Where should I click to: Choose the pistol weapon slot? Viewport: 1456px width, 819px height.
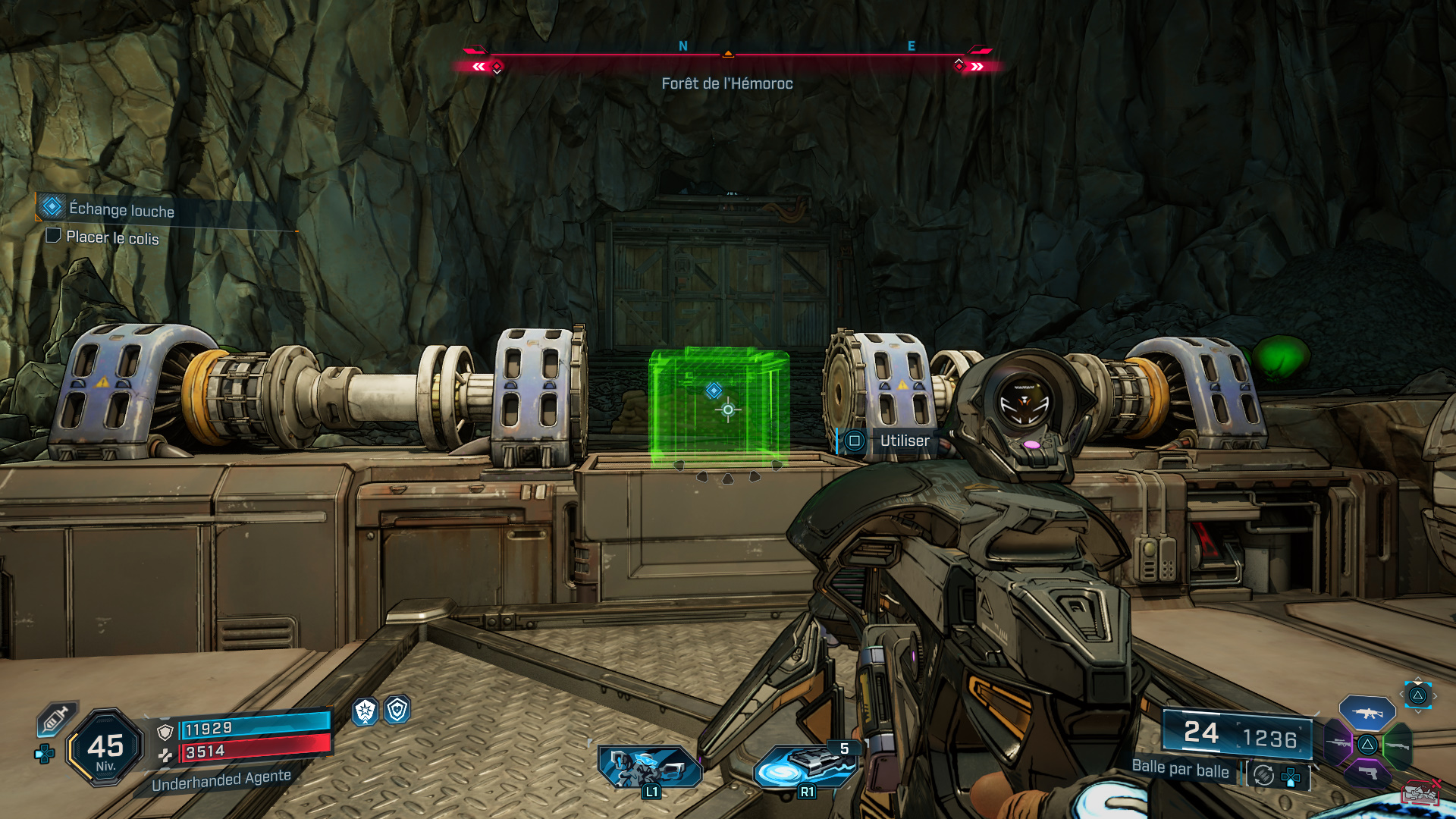pos(1367,774)
